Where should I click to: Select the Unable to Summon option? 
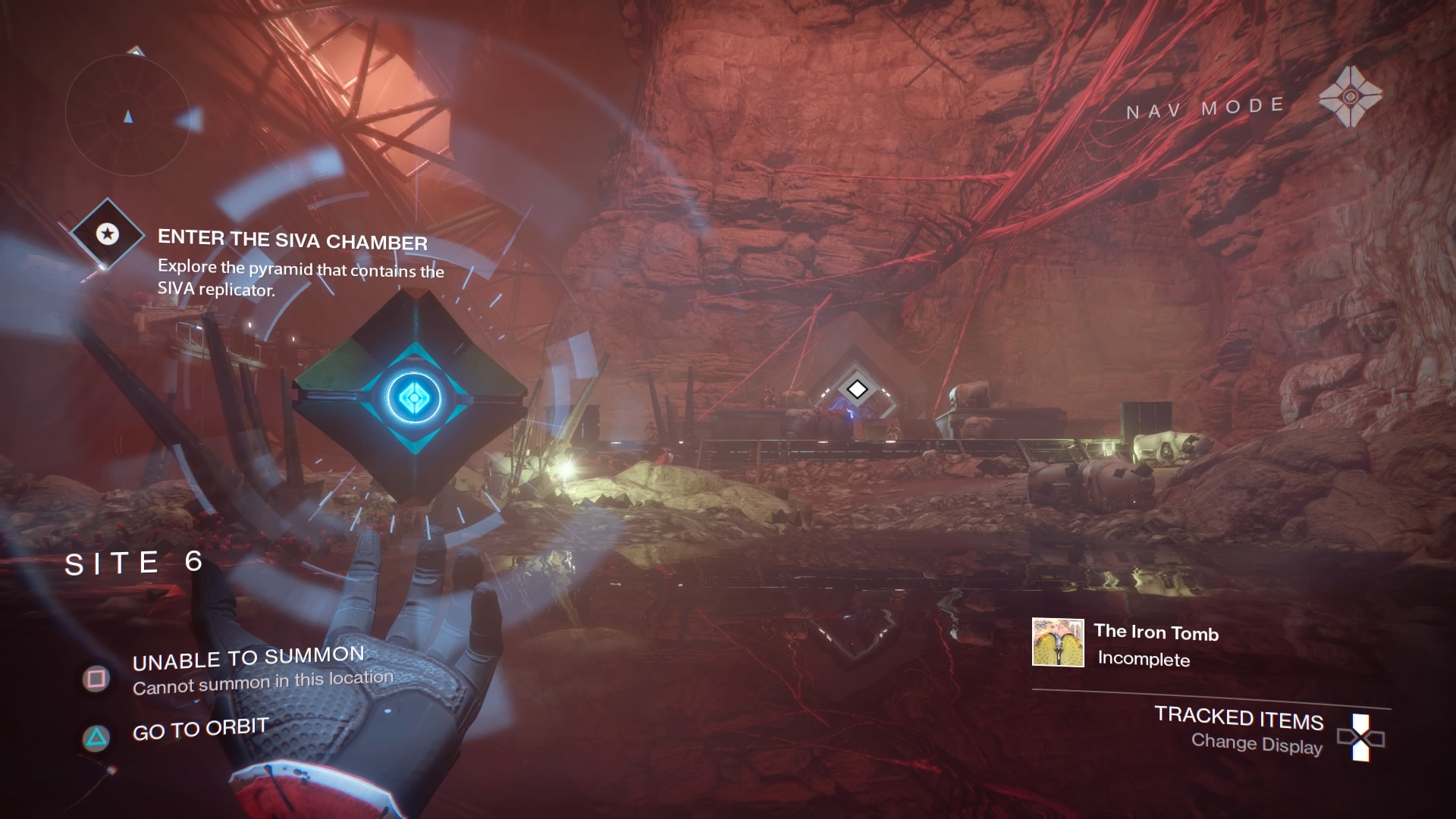click(x=248, y=659)
